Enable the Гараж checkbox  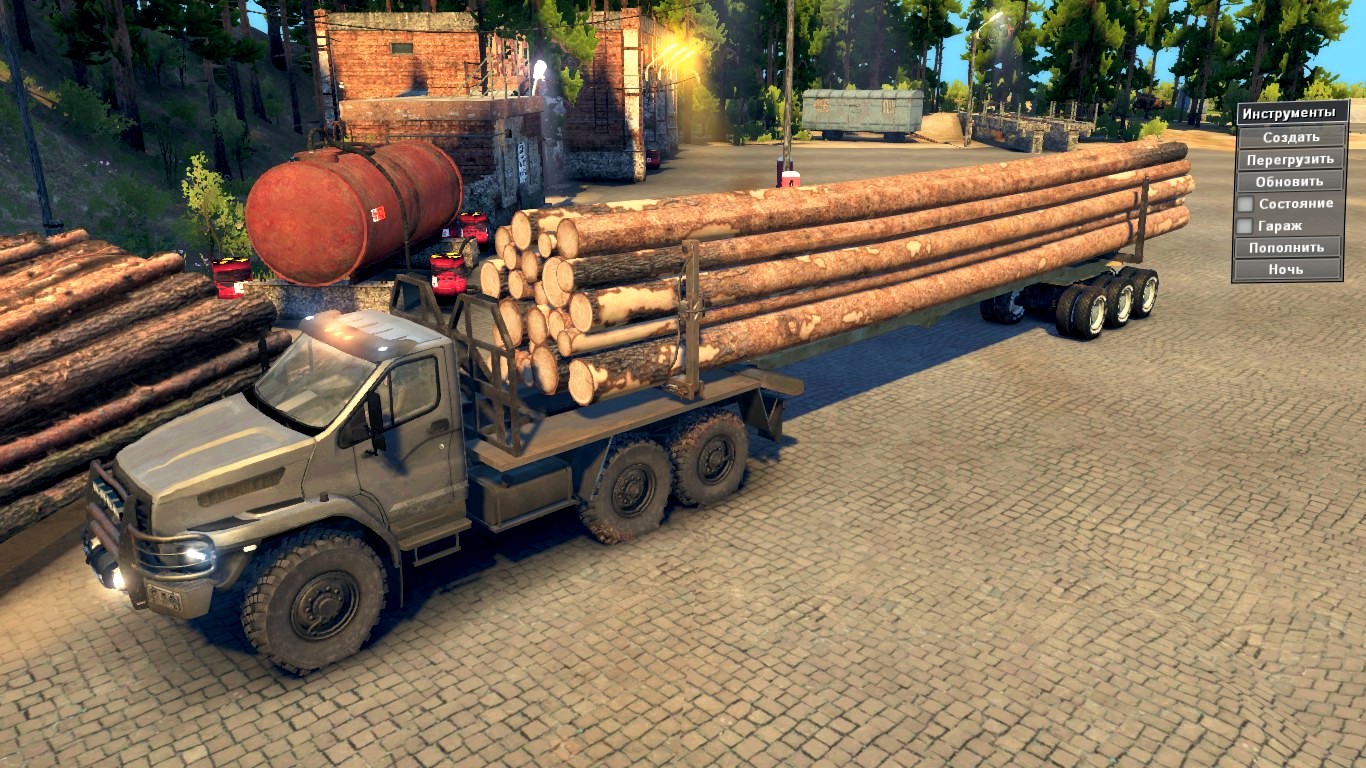pyautogui.click(x=1246, y=226)
